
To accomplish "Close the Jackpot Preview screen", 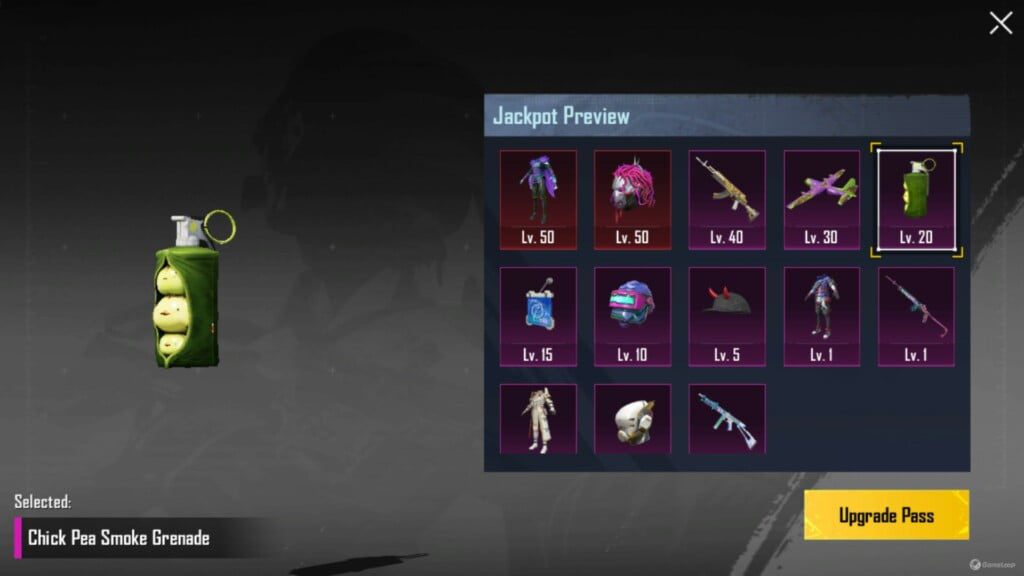I will click(x=1000, y=24).
